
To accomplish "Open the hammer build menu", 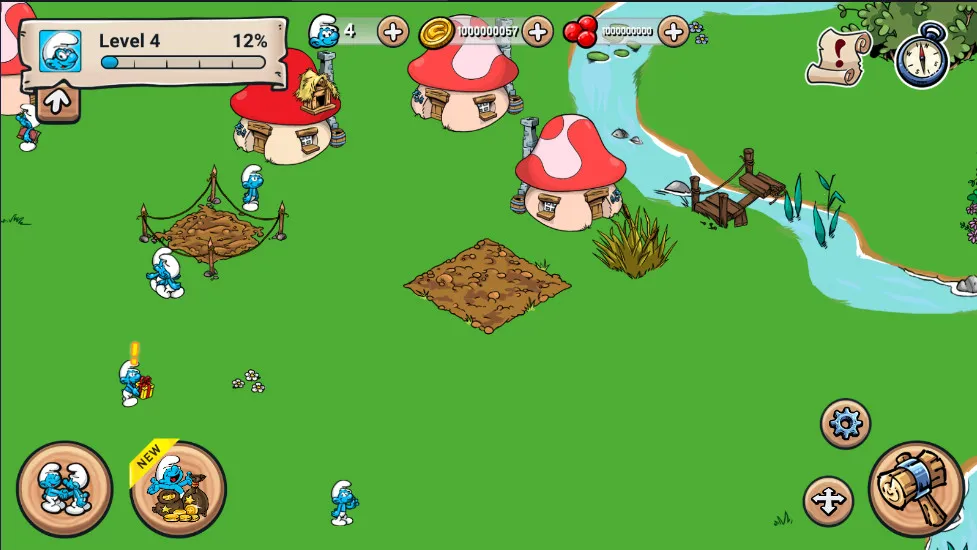I will tap(916, 489).
